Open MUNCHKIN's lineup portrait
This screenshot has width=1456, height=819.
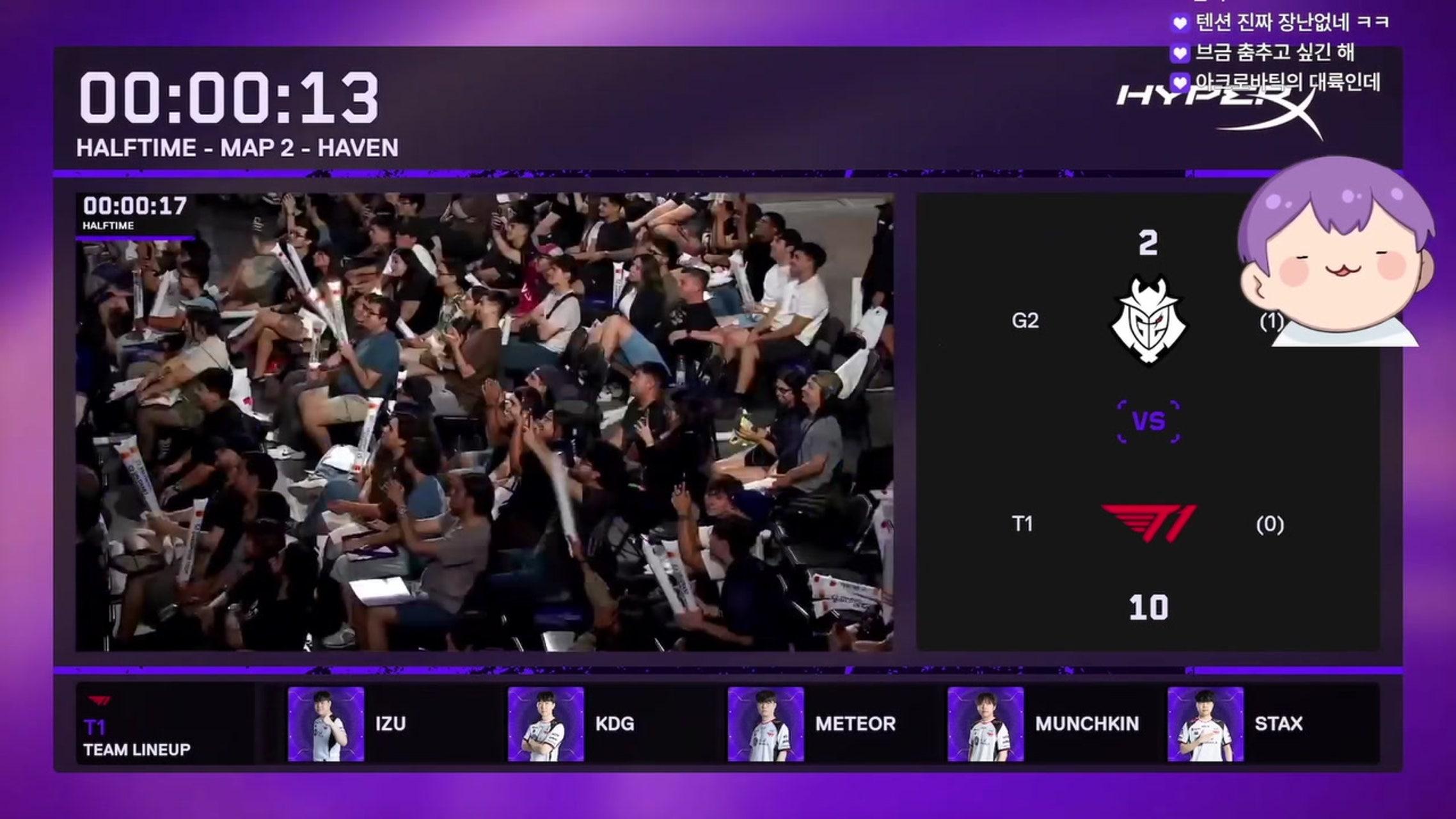point(985,724)
